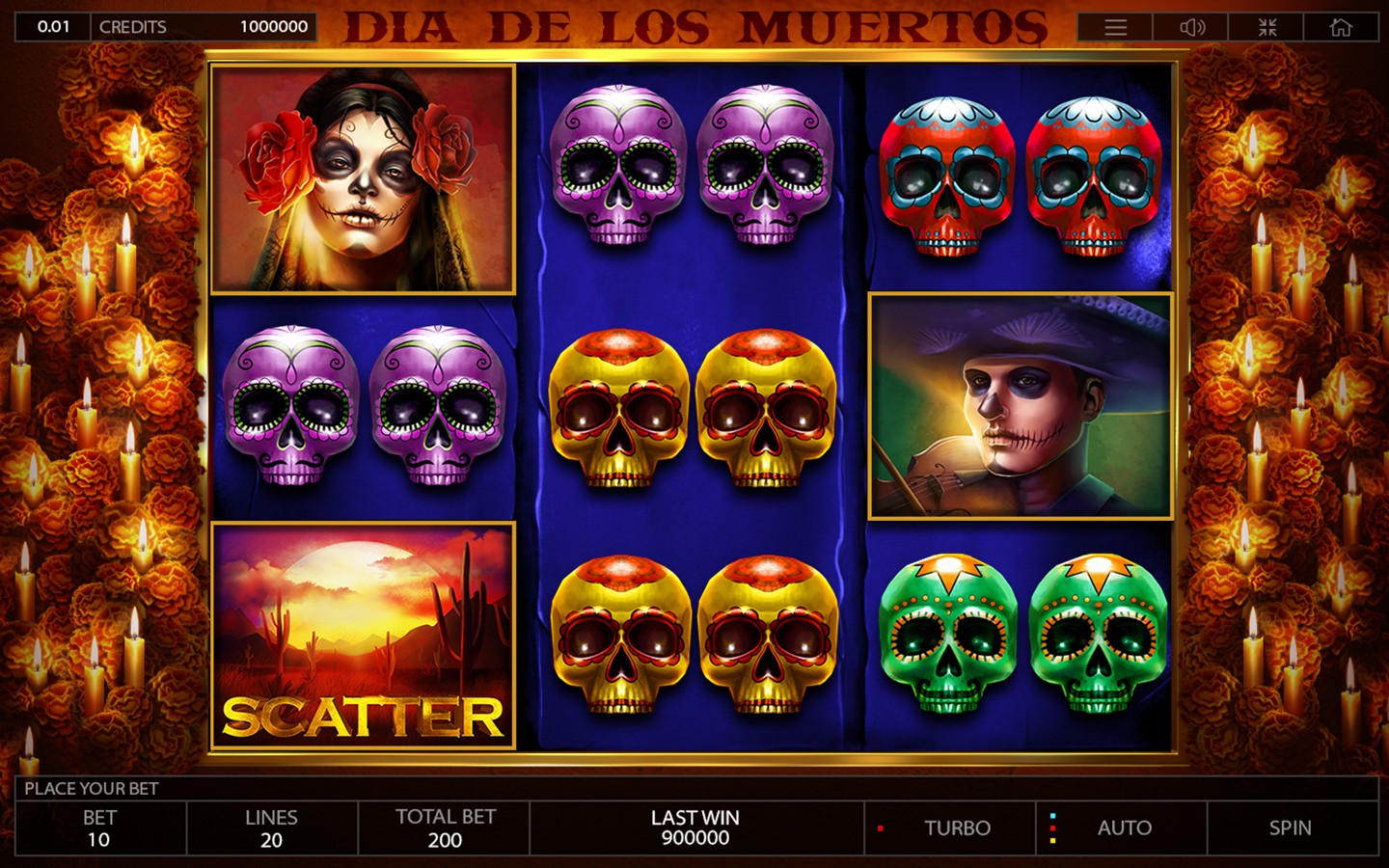Open the hamburger menu

pos(1115,27)
